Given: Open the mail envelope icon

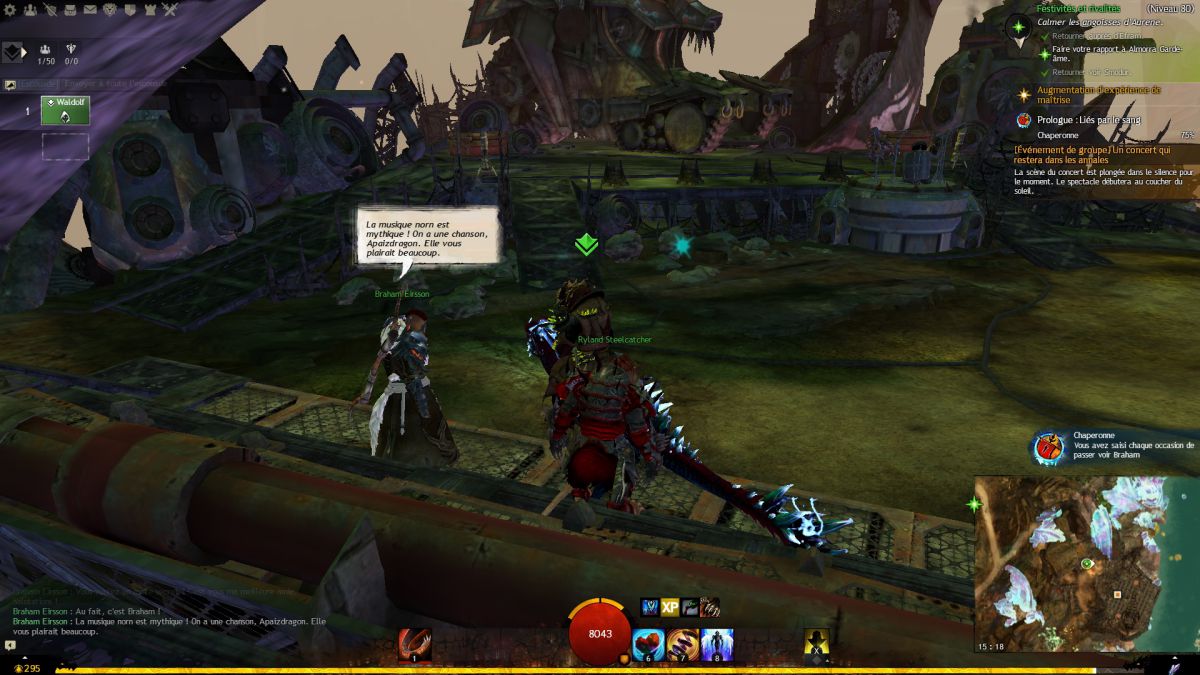Looking at the screenshot, I should pyautogui.click(x=90, y=10).
